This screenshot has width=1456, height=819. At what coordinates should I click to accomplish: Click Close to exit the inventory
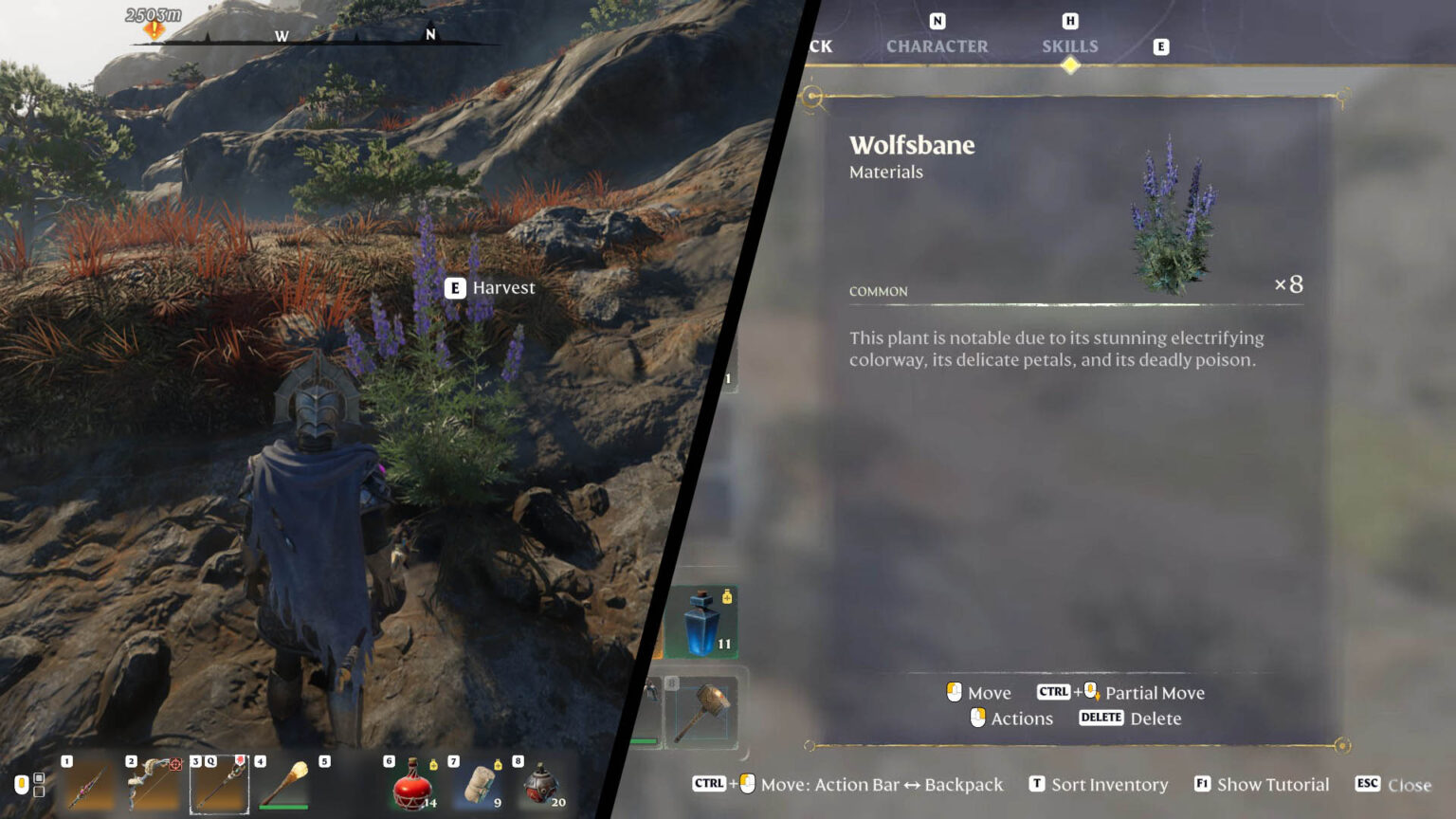pos(1410,784)
